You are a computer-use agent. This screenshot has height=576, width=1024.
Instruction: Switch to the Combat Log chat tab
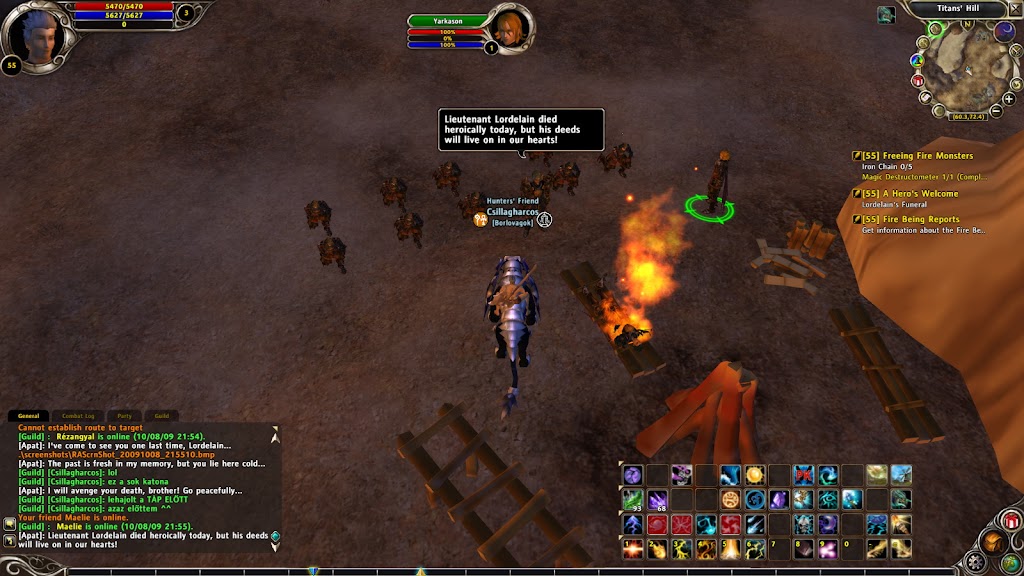click(x=78, y=416)
